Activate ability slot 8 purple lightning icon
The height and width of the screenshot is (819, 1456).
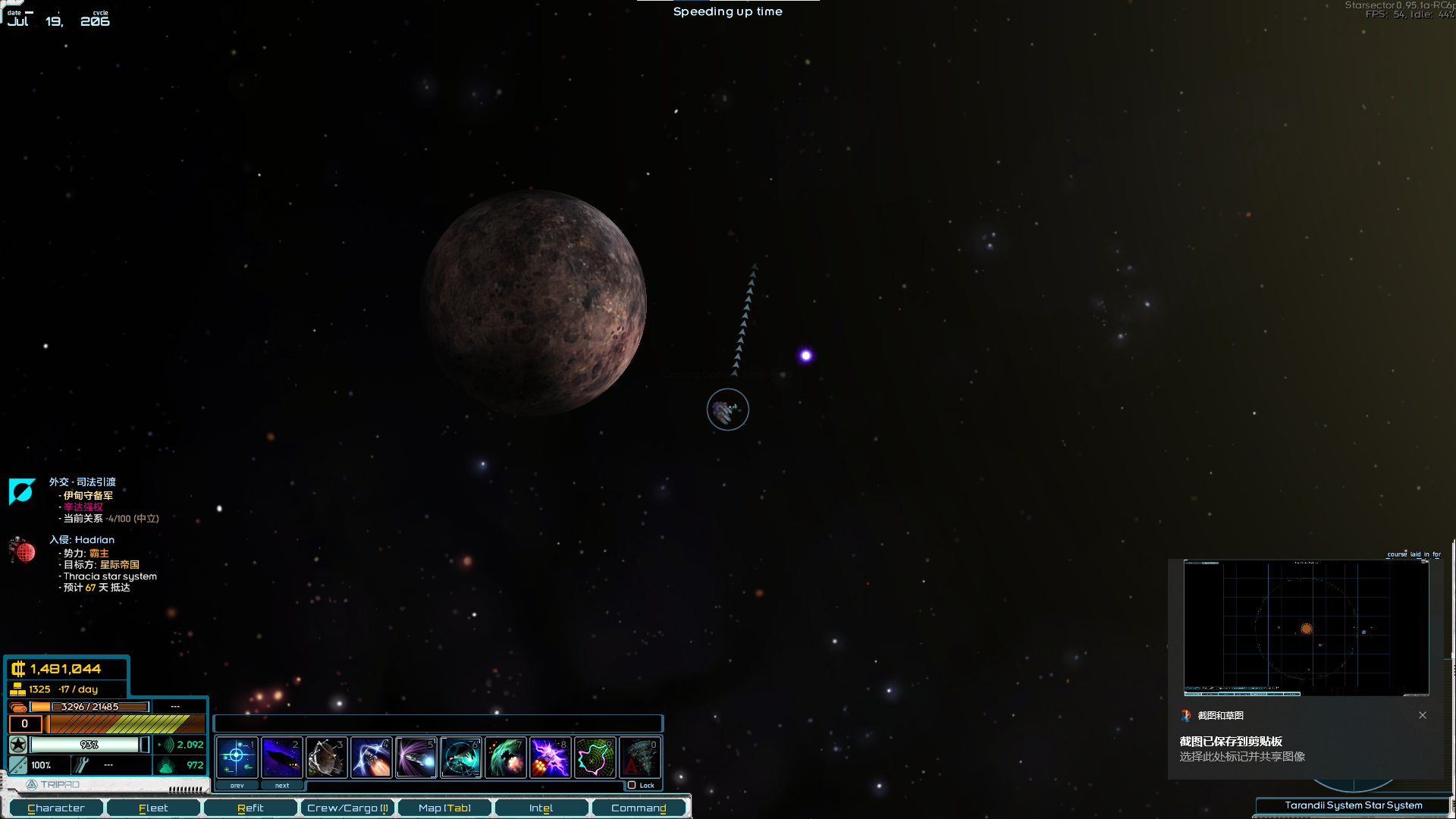550,757
